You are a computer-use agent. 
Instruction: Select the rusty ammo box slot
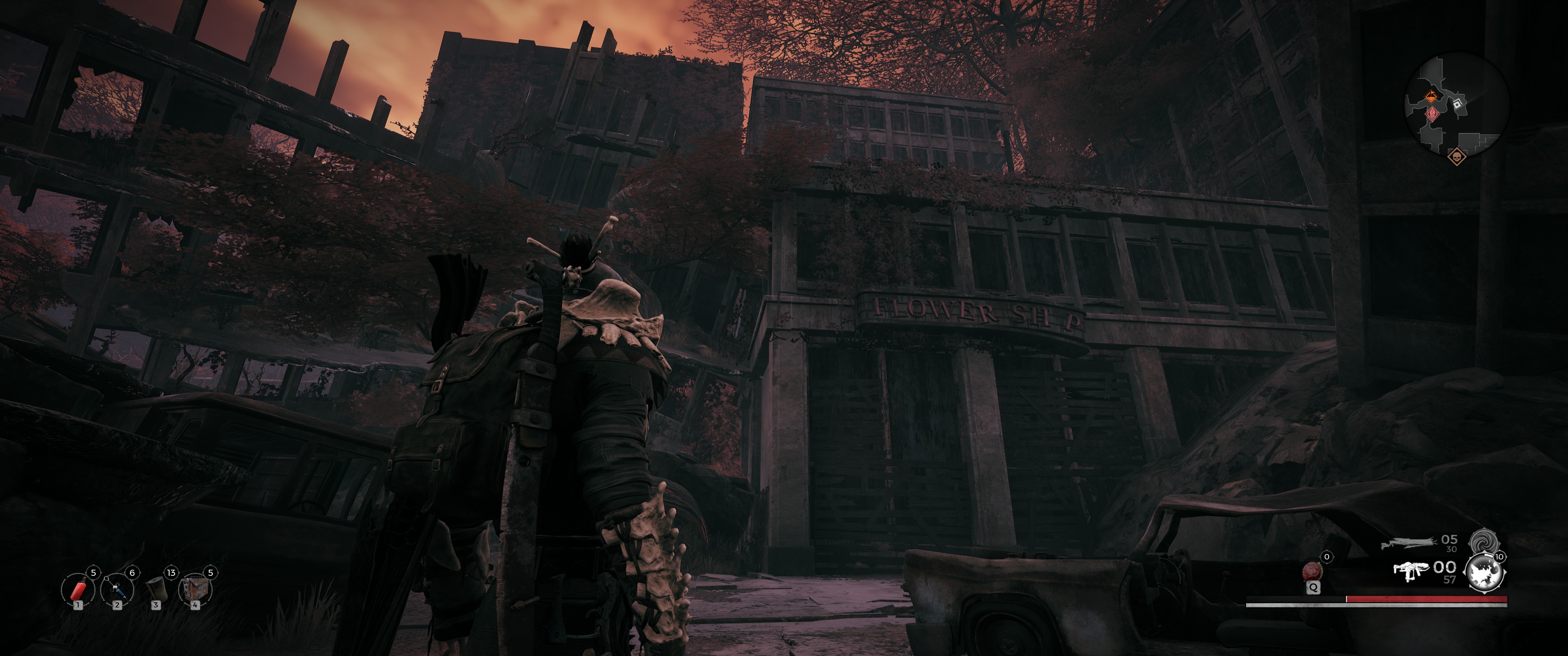click(x=196, y=589)
